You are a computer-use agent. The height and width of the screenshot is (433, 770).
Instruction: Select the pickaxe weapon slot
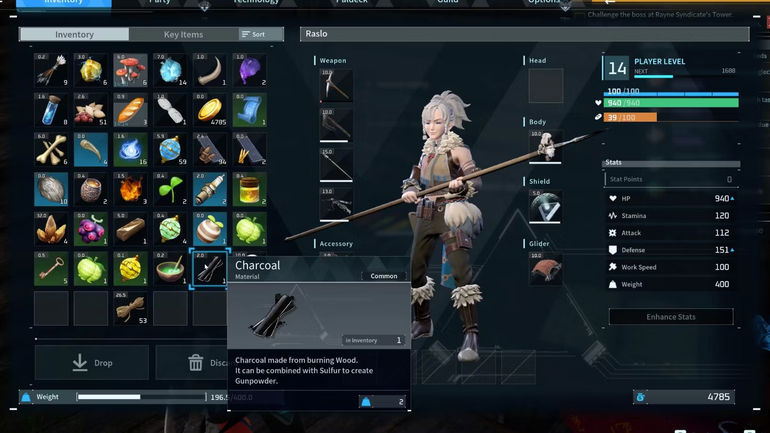(x=335, y=86)
